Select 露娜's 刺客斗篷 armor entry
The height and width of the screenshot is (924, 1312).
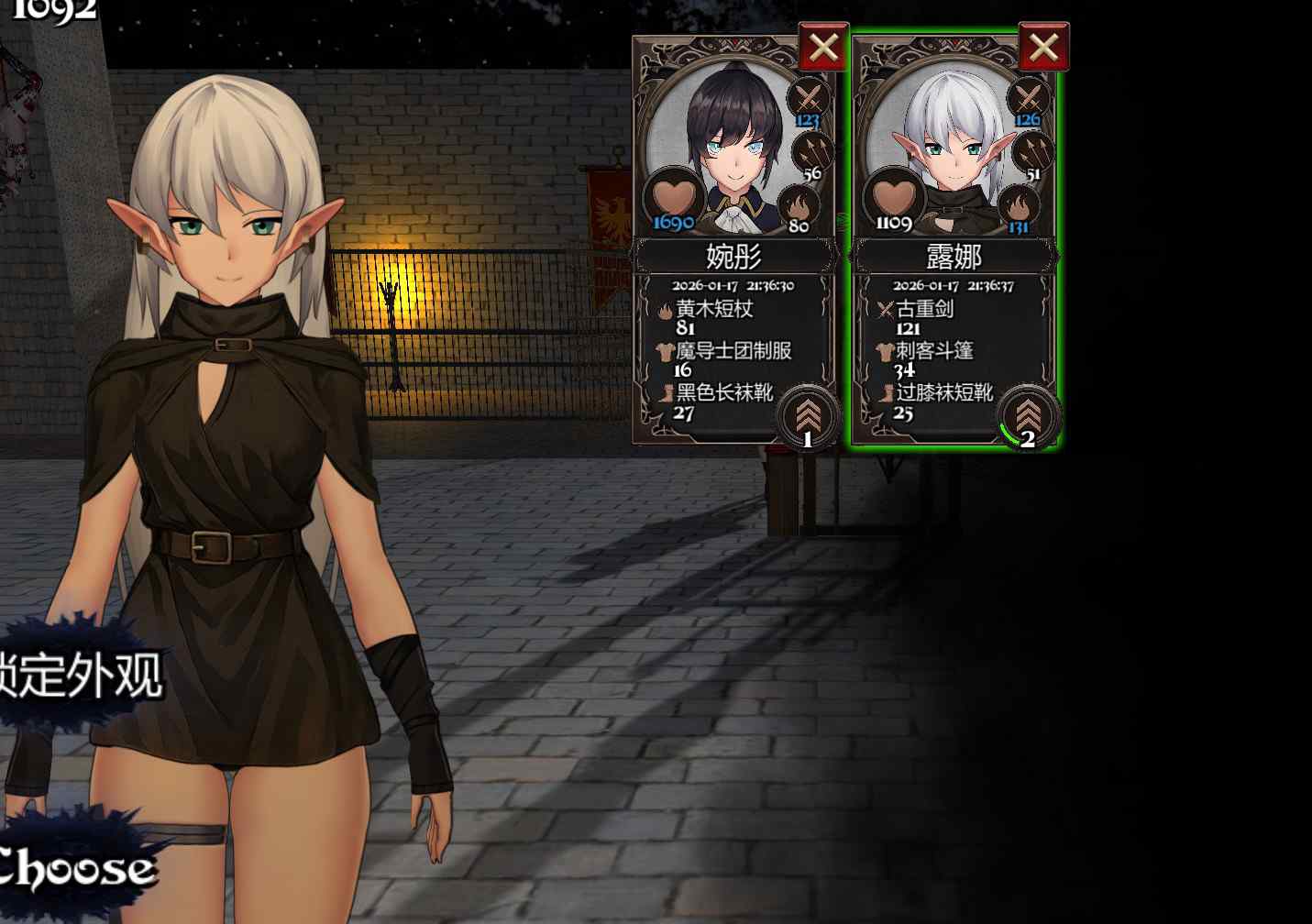(x=933, y=351)
